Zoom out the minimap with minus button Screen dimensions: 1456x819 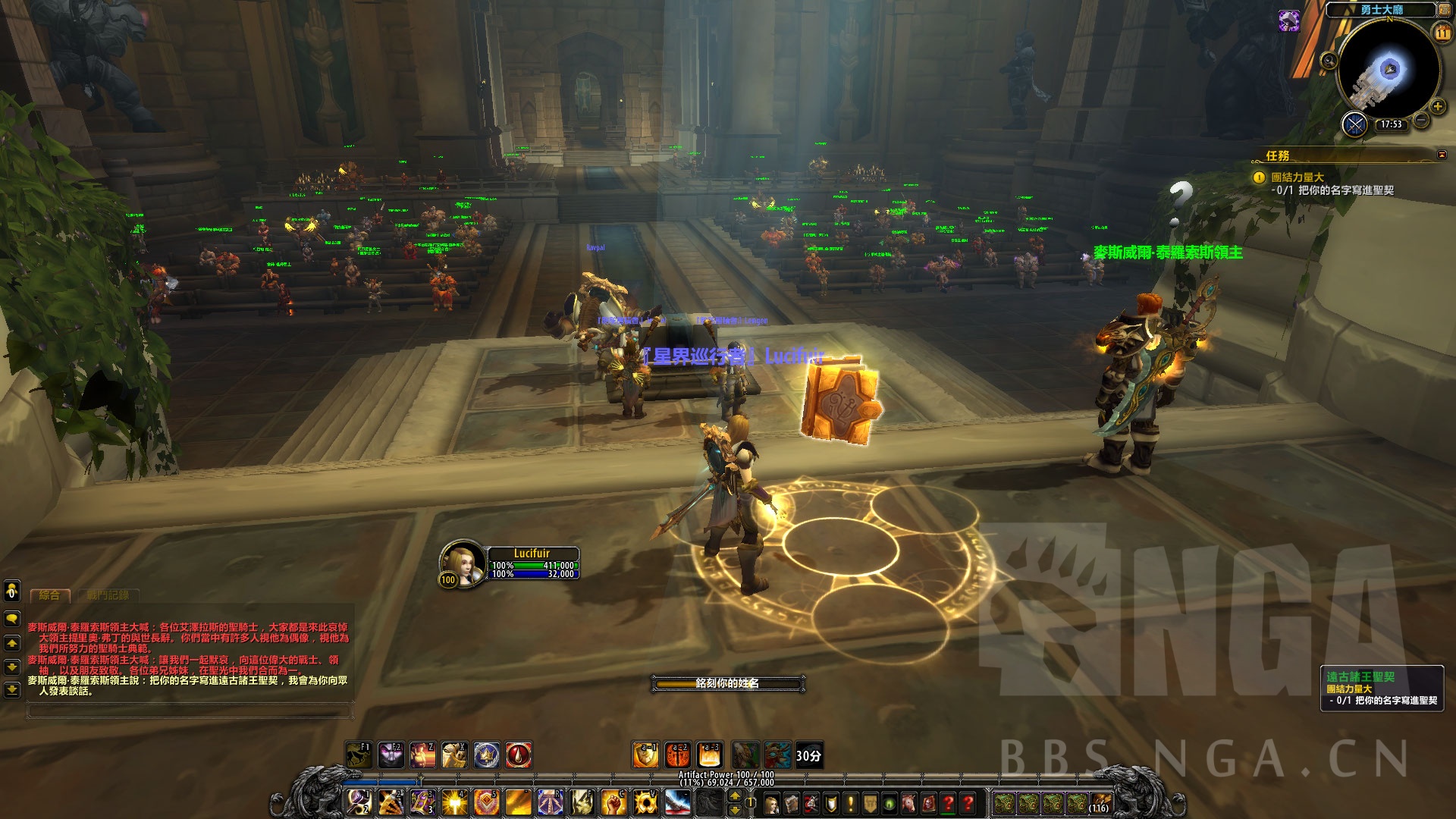[1420, 120]
